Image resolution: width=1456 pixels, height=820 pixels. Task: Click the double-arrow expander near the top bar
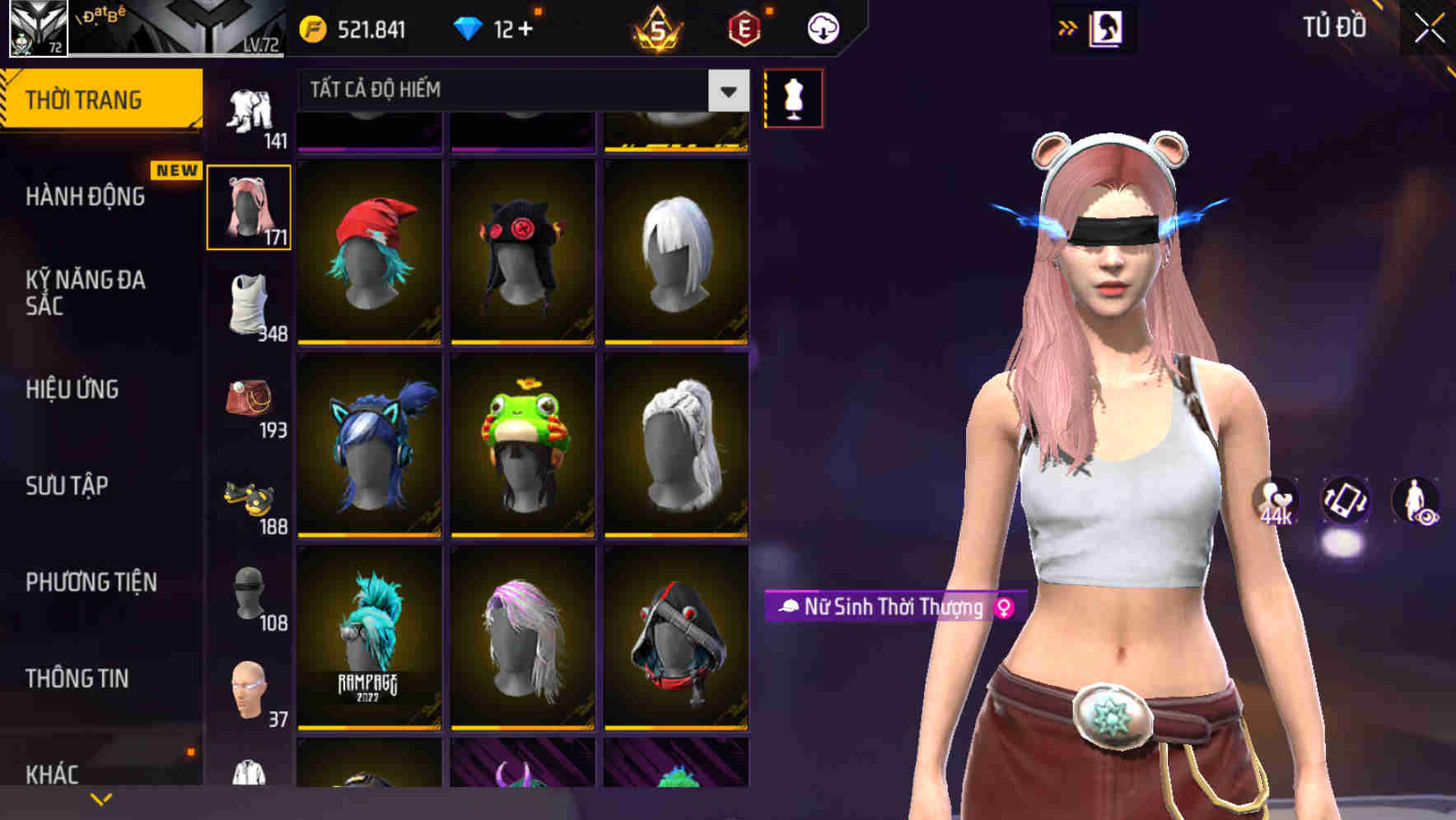[x=1068, y=26]
